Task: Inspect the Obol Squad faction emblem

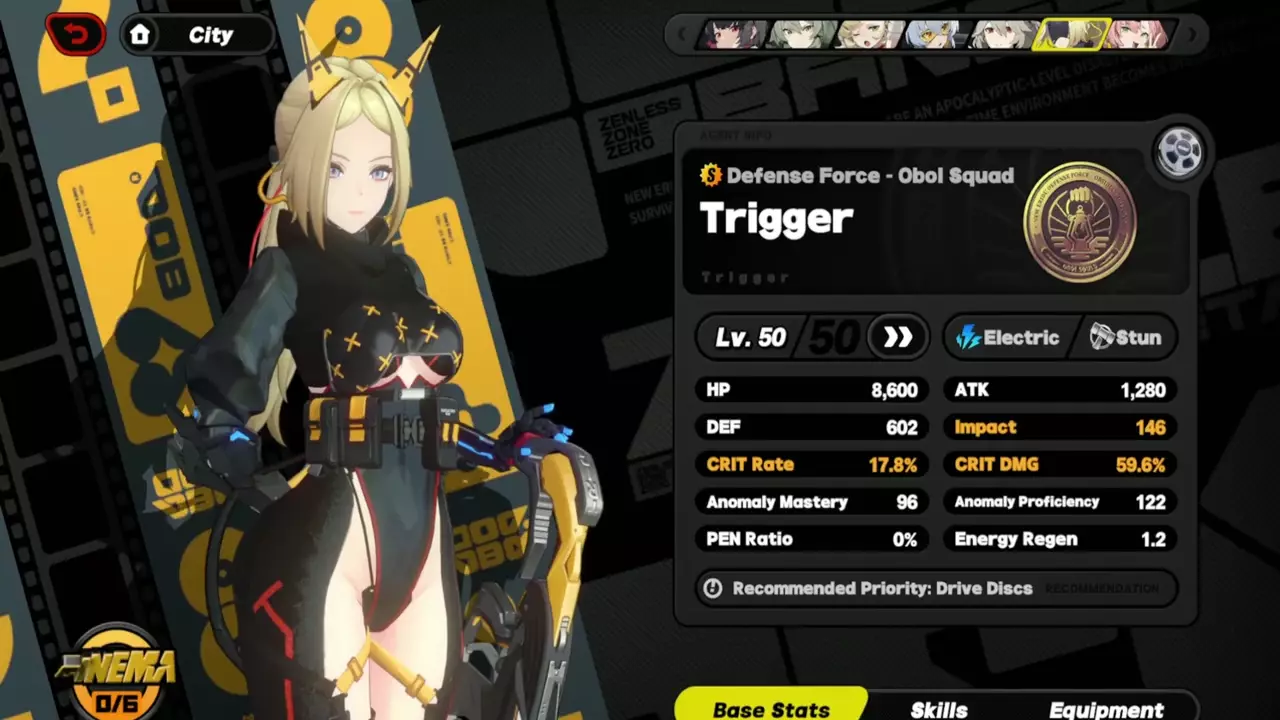Action: 1079,221
